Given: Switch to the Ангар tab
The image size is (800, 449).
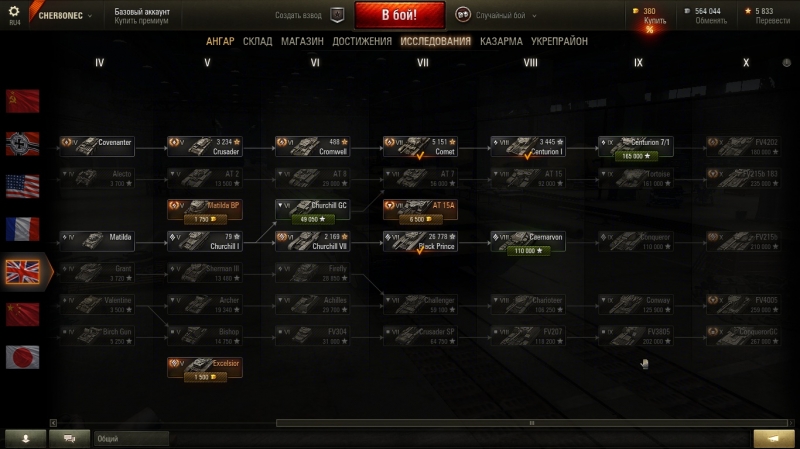Looking at the screenshot, I should click(x=220, y=42).
